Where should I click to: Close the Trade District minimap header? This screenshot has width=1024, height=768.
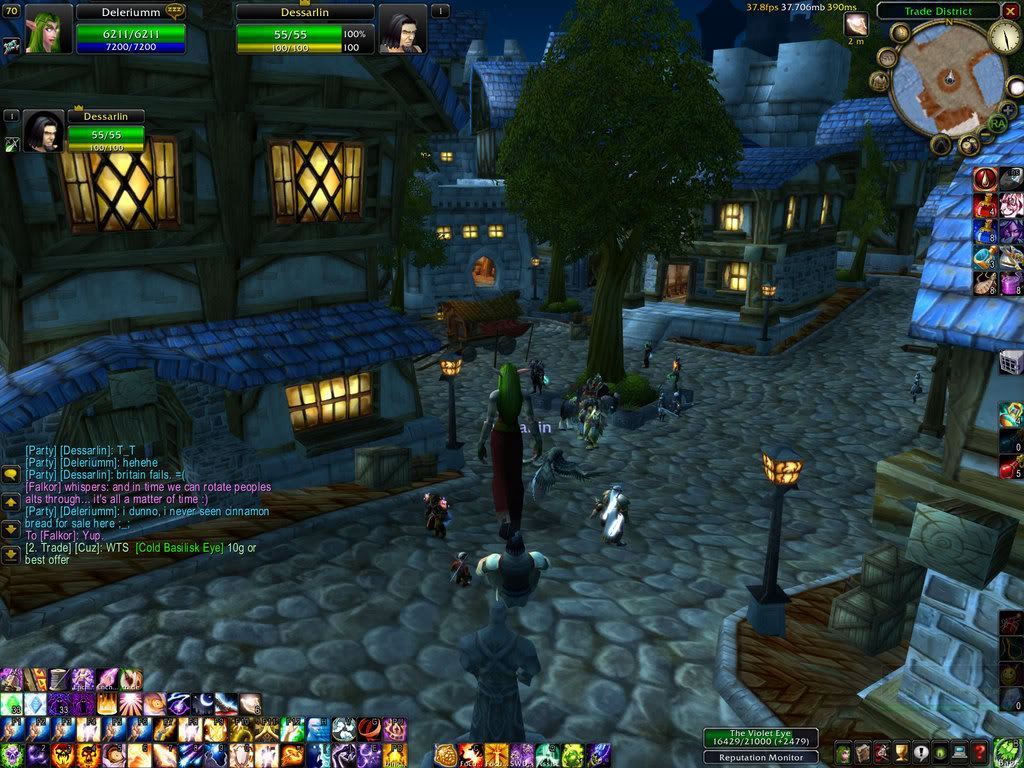pyautogui.click(x=1010, y=11)
